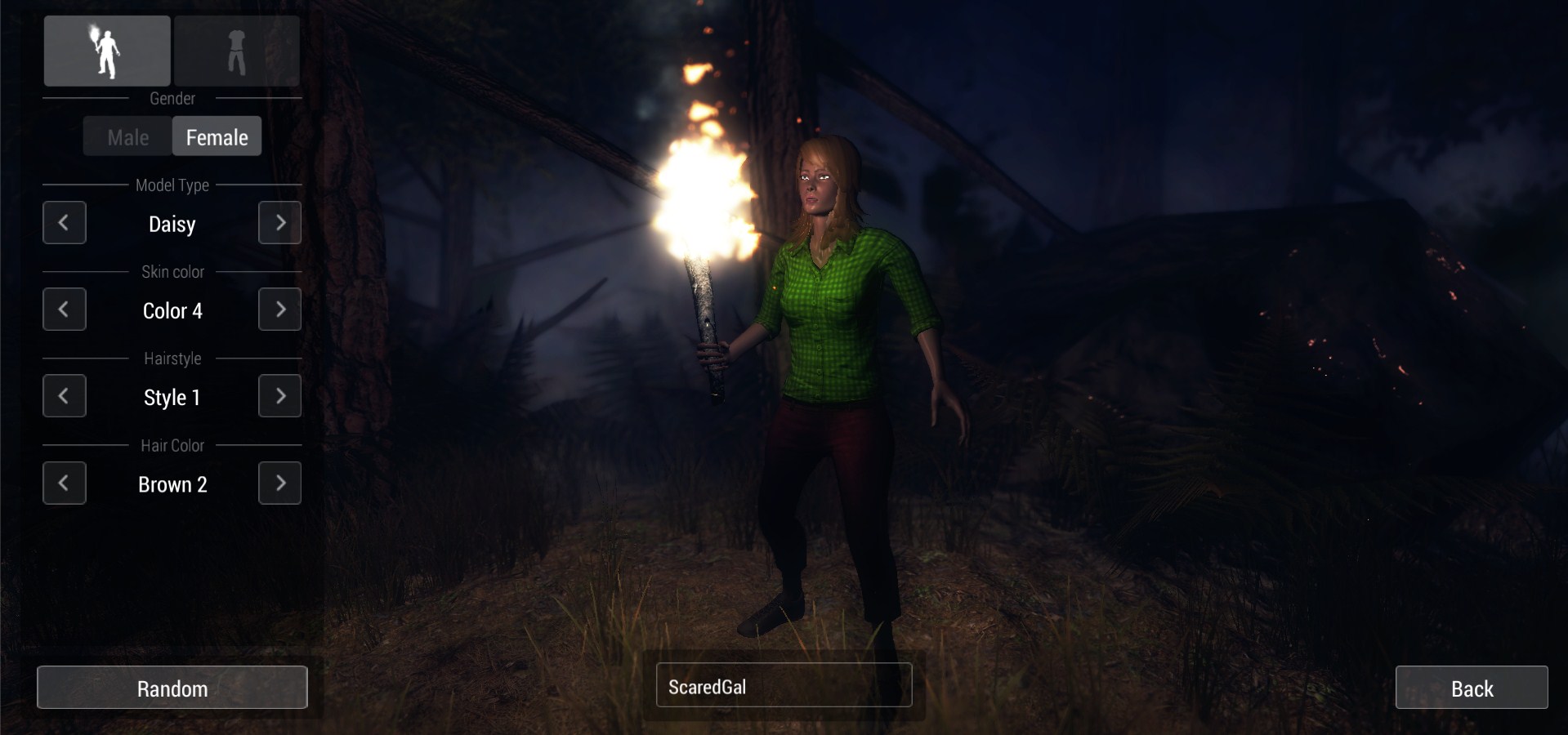The image size is (1568, 735).
Task: Click the ScaredGal name field
Action: pyautogui.click(x=784, y=685)
